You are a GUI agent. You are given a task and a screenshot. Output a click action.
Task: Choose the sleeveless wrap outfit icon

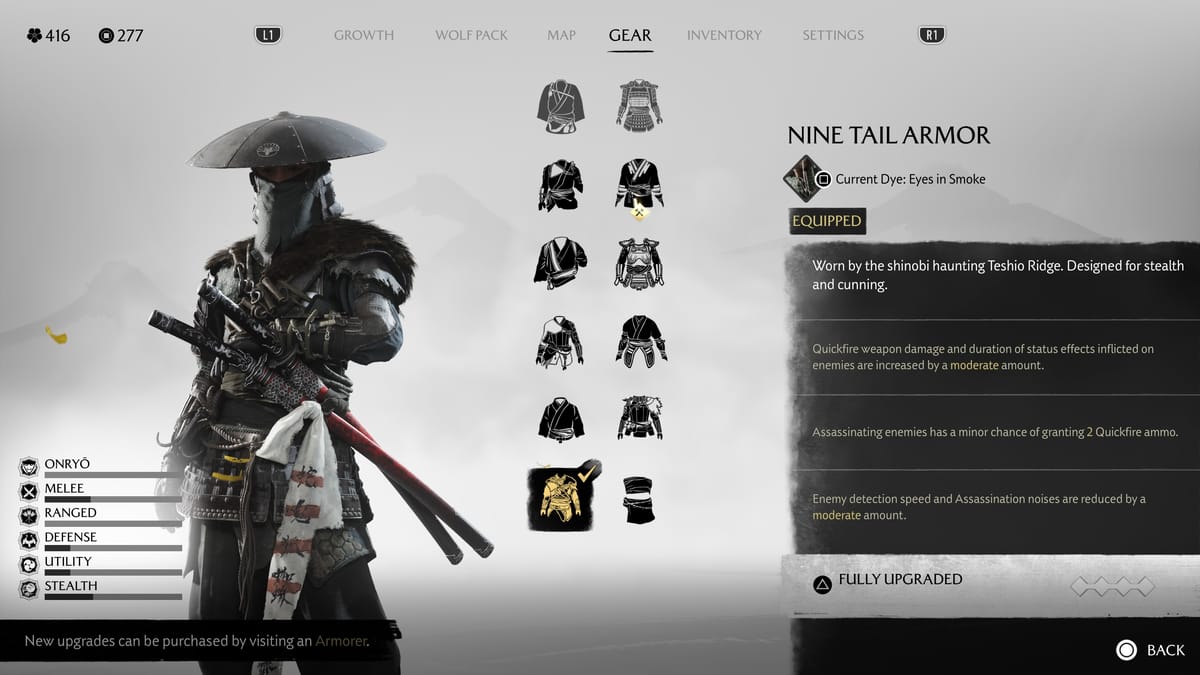639,499
